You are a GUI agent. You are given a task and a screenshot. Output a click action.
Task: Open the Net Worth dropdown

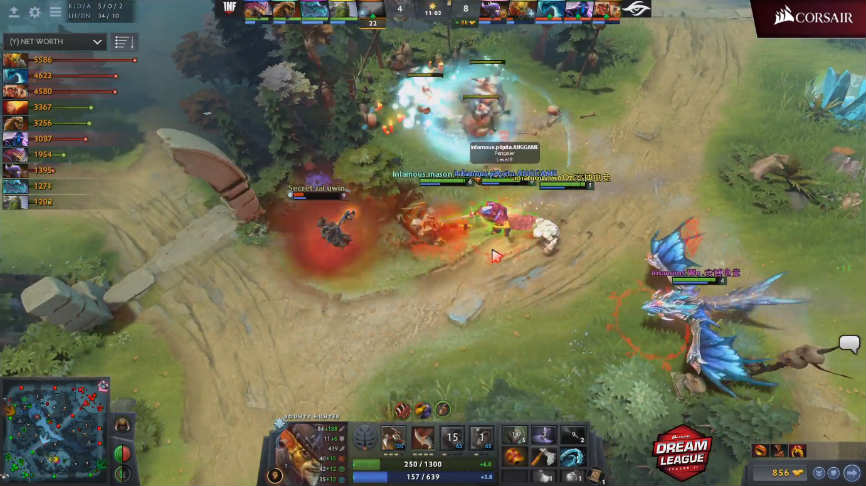point(55,42)
